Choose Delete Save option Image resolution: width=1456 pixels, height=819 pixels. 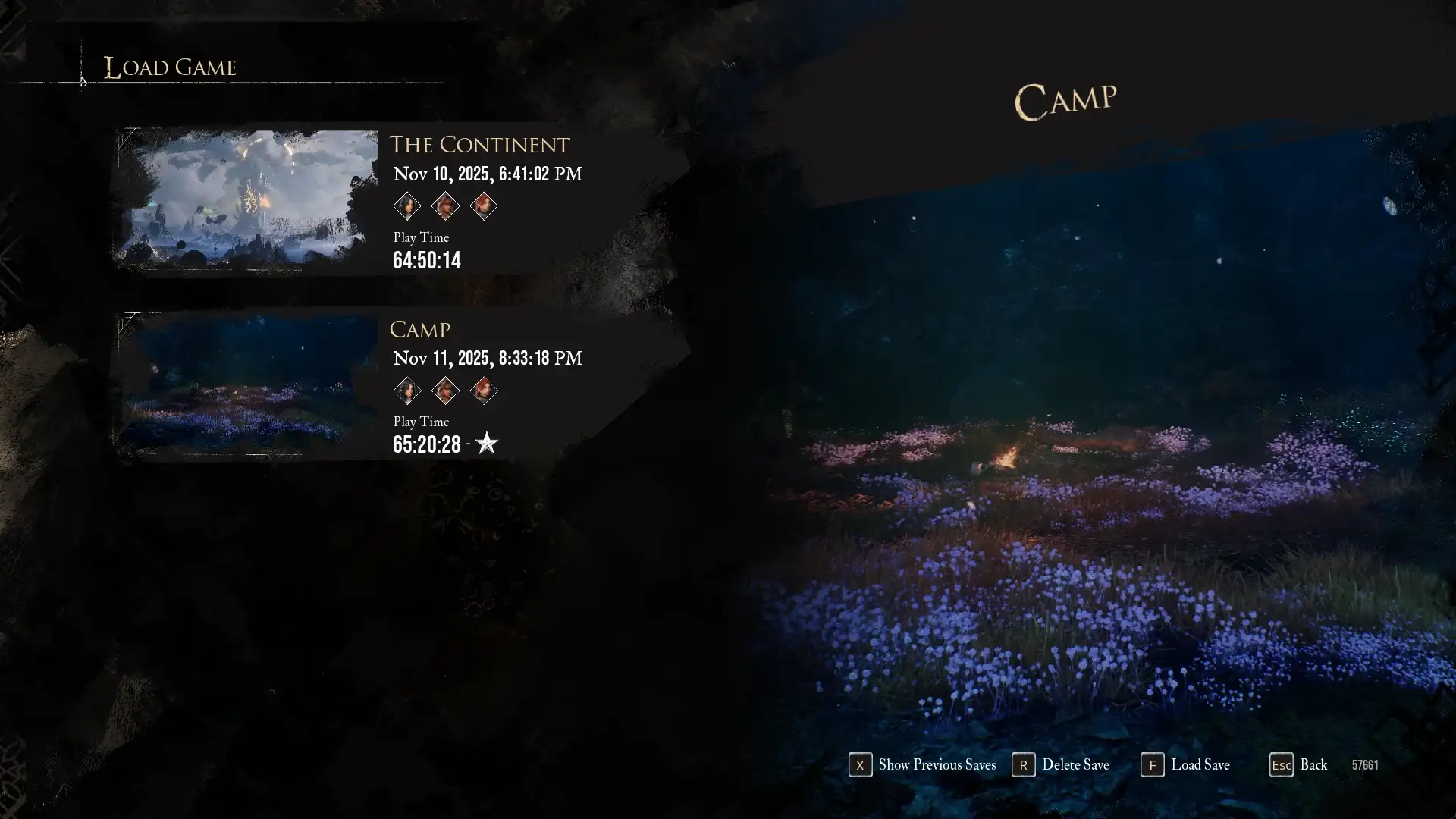pos(1061,765)
